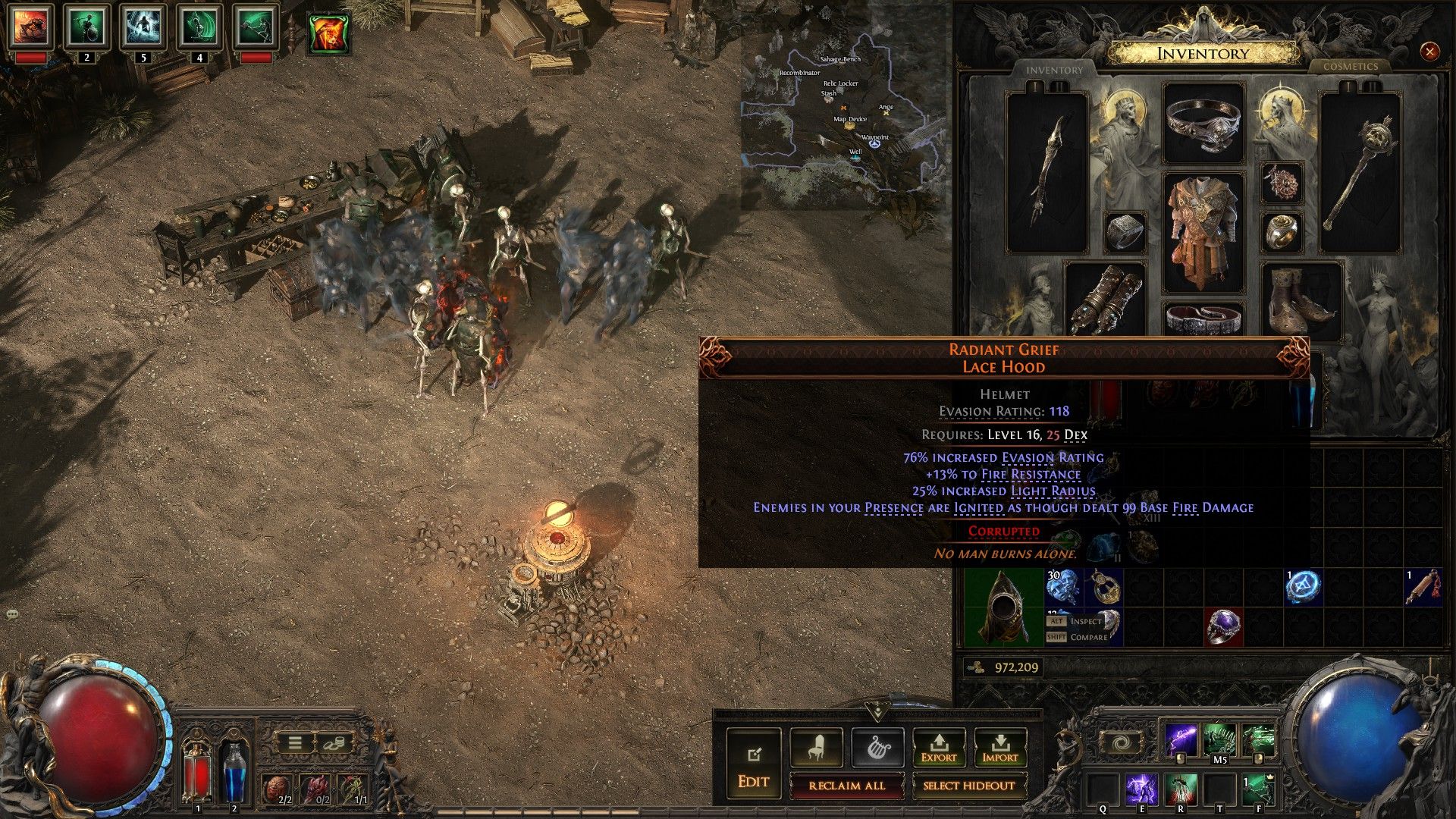Click the Export hideout button
The image size is (1456, 819).
pos(938,748)
